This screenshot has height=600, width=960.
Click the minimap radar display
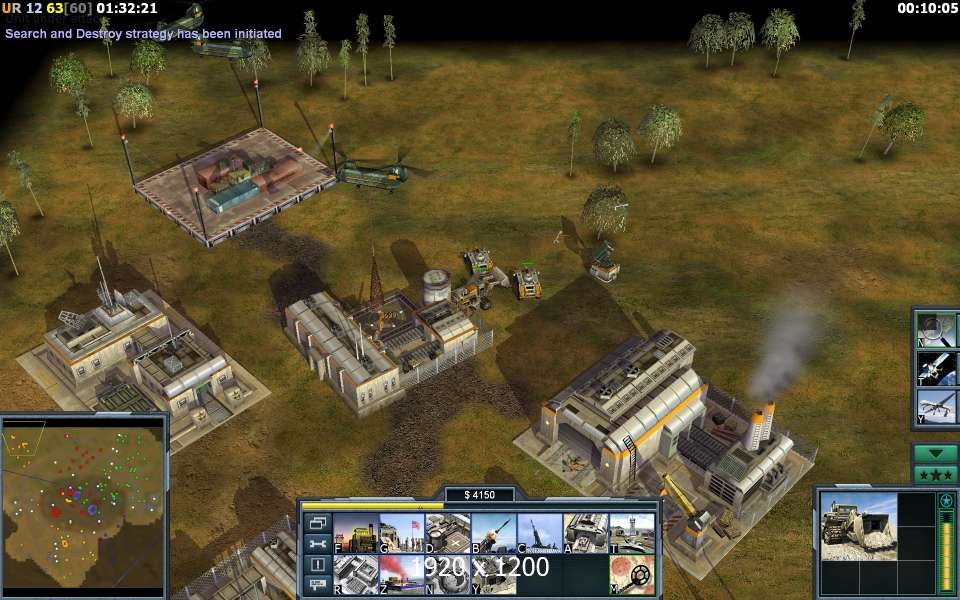click(83, 505)
